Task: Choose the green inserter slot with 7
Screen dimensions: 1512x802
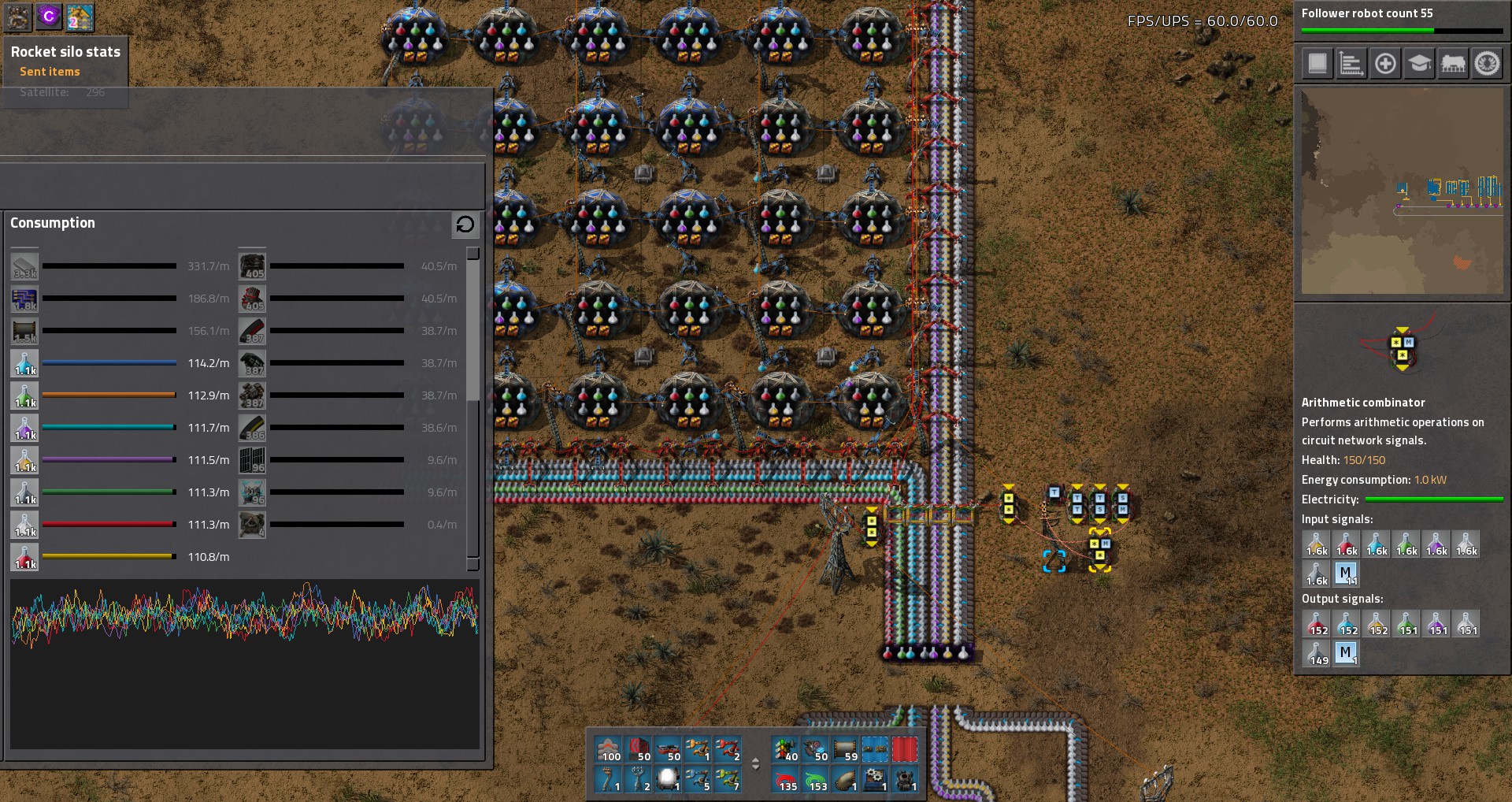Action: [727, 779]
